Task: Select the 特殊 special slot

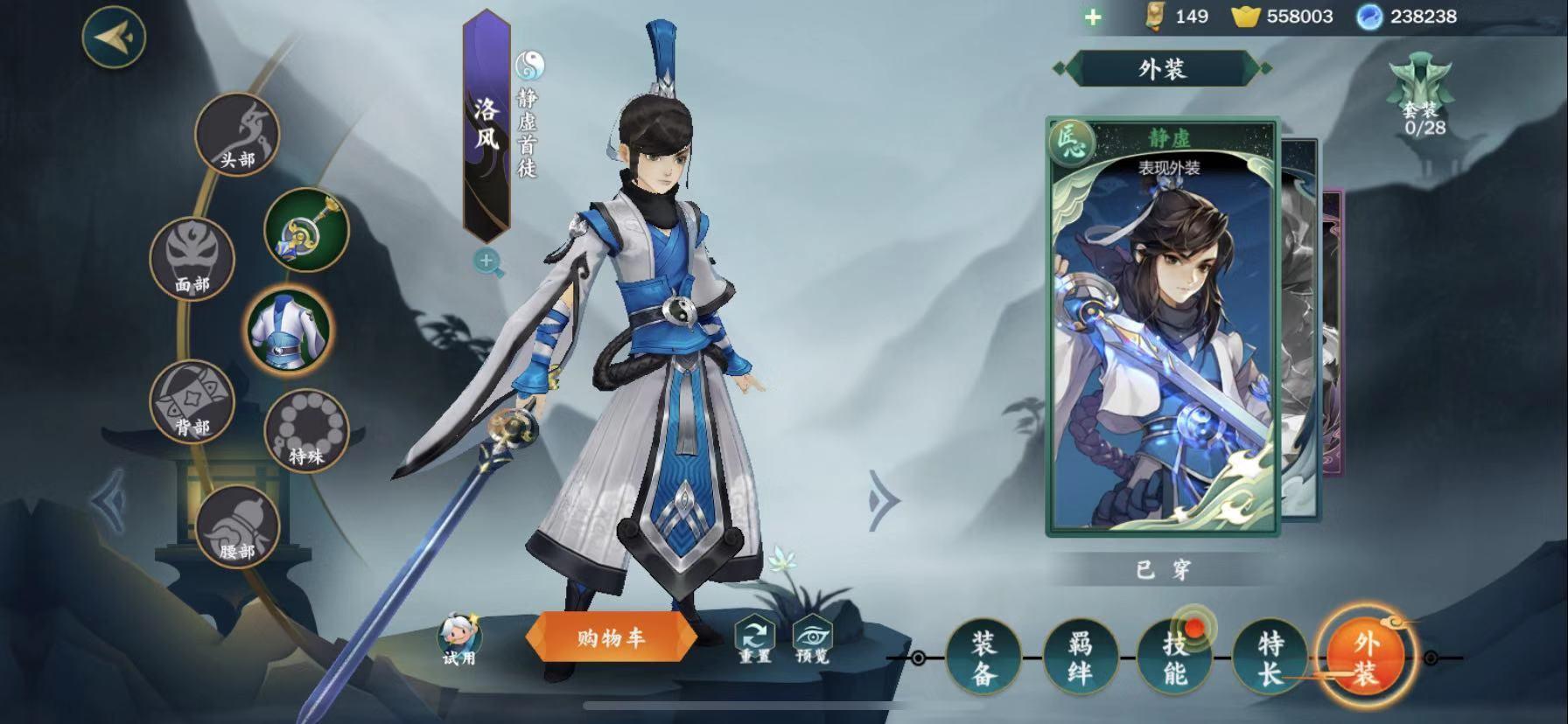Action: tap(306, 431)
